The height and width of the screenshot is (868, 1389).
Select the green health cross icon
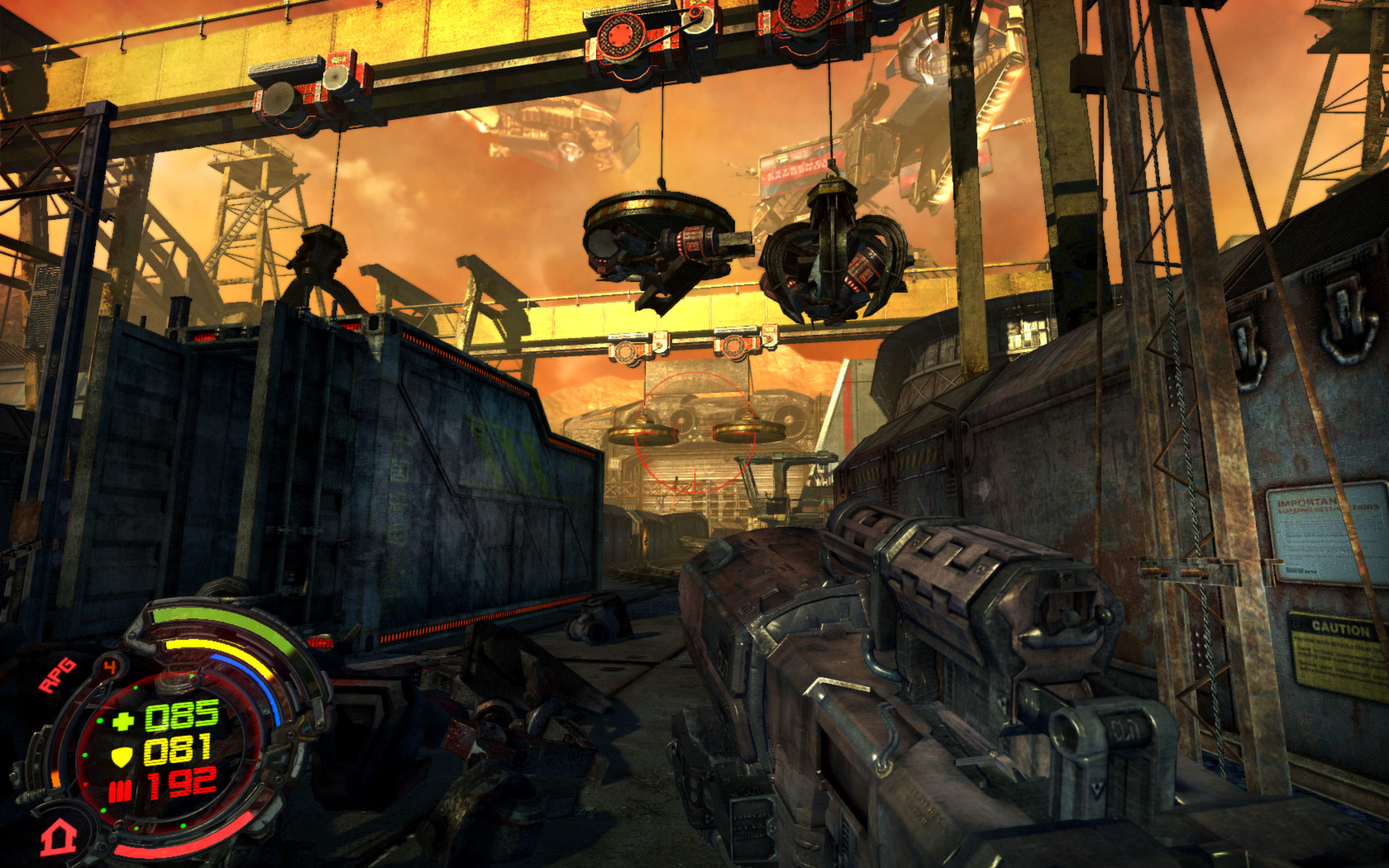pos(122,720)
